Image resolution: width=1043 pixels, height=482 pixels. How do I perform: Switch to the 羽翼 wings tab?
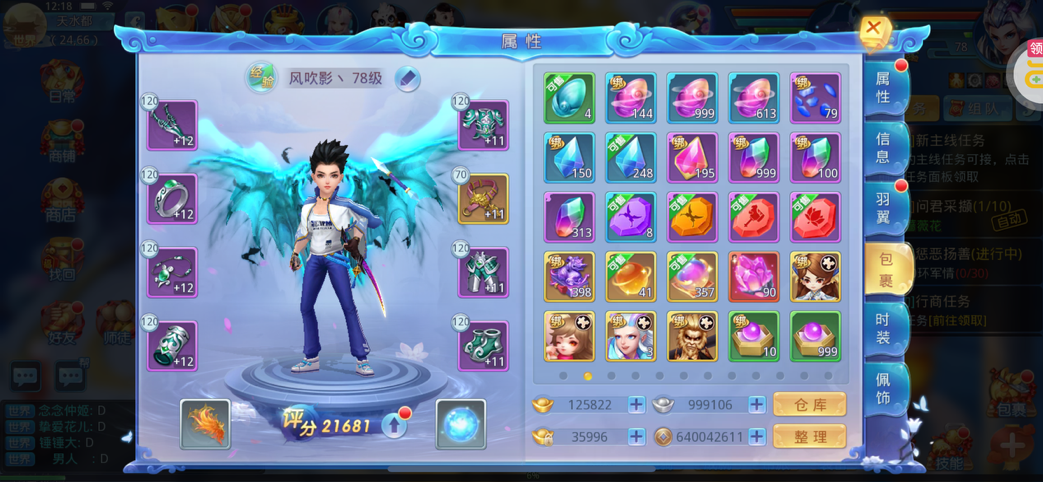tap(884, 208)
